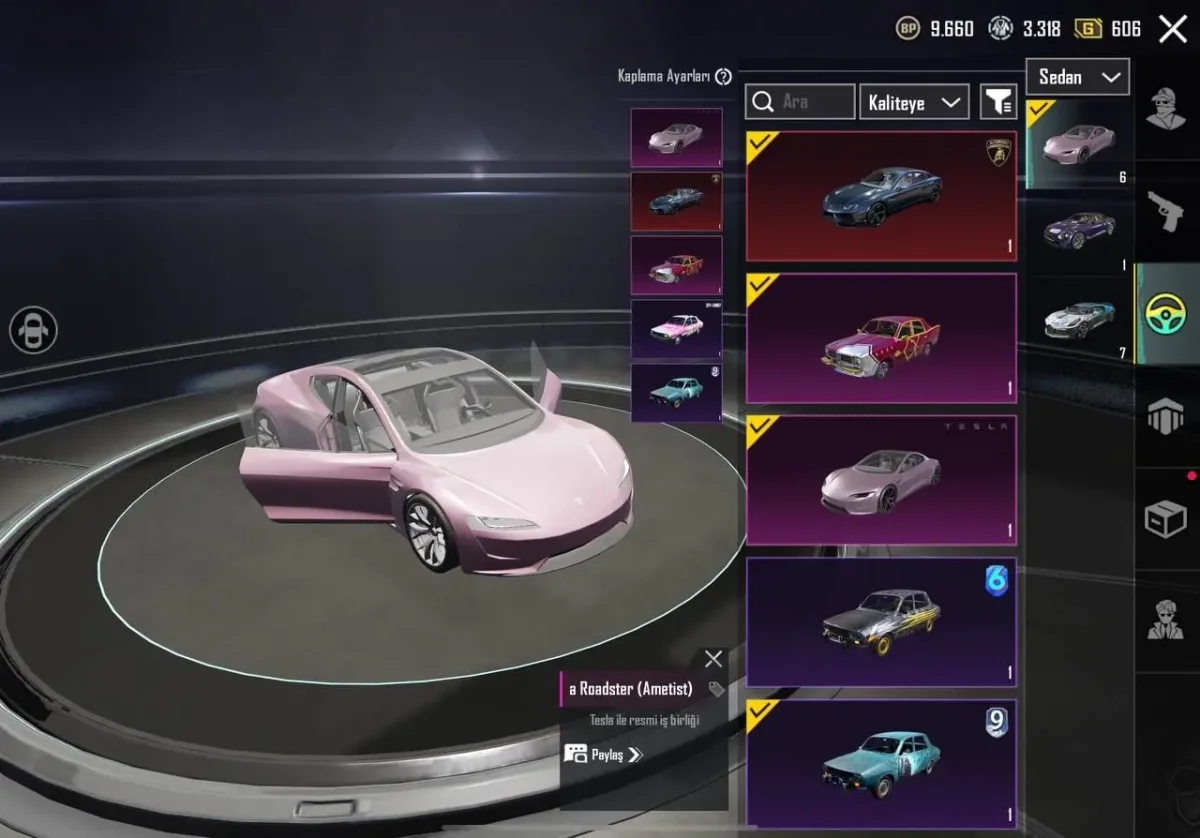Screen dimensions: 1200x838
Task: Select the white and teal sports car thumbnail
Action: [1080, 320]
